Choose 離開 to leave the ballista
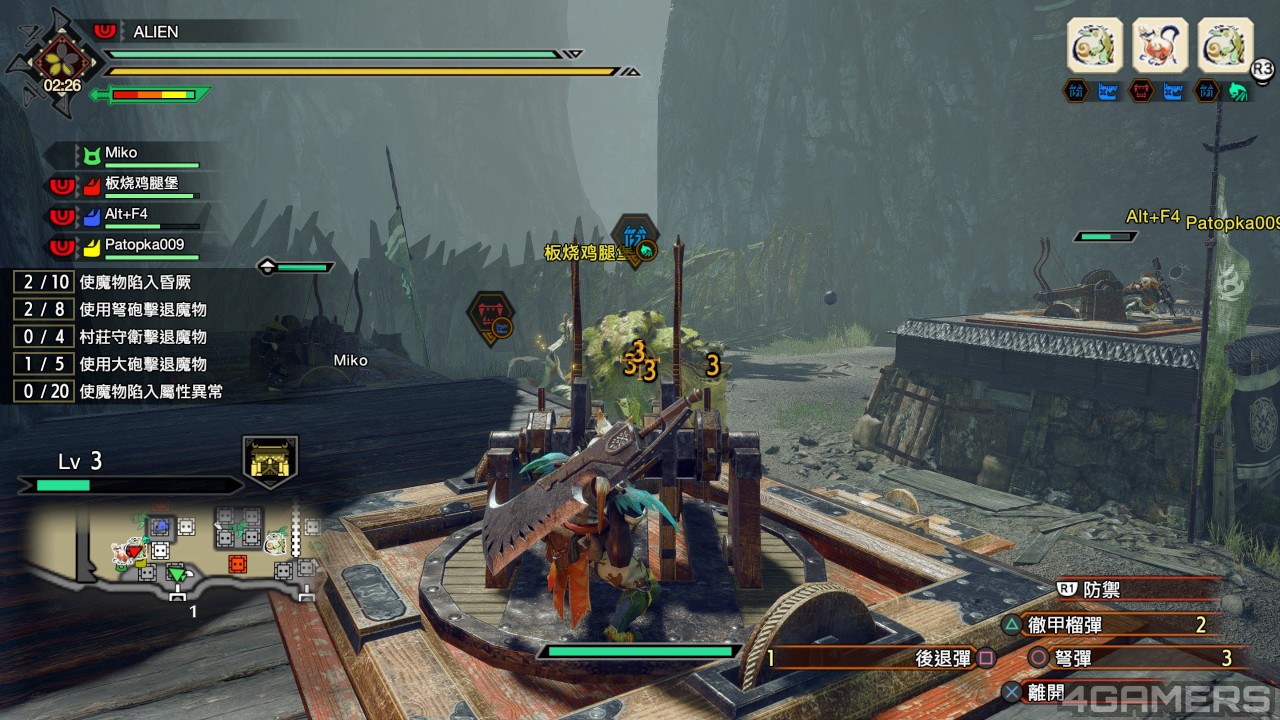Viewport: 1280px width, 720px height. click(x=1045, y=691)
